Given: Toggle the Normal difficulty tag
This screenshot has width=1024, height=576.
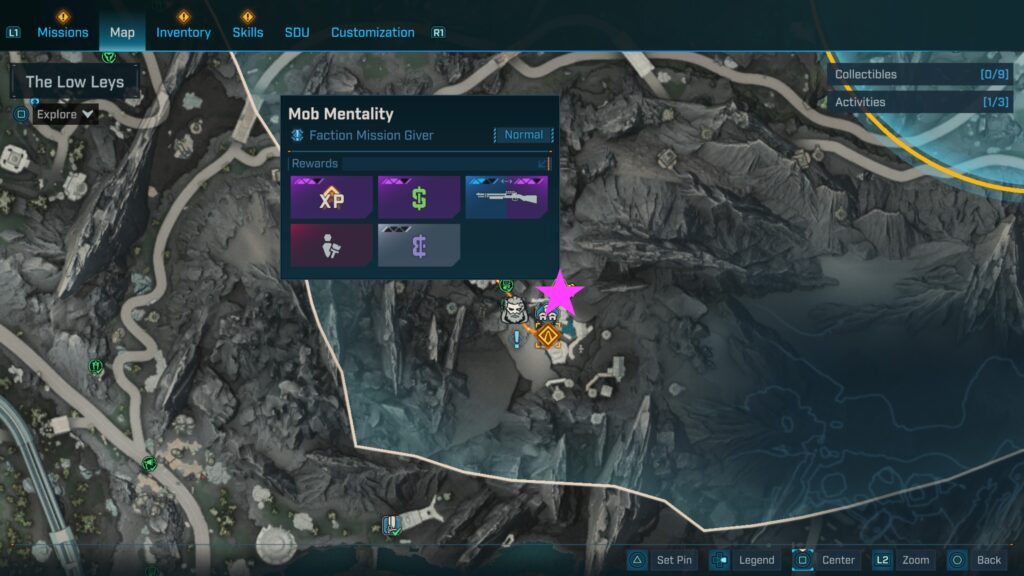Looking at the screenshot, I should 523,135.
